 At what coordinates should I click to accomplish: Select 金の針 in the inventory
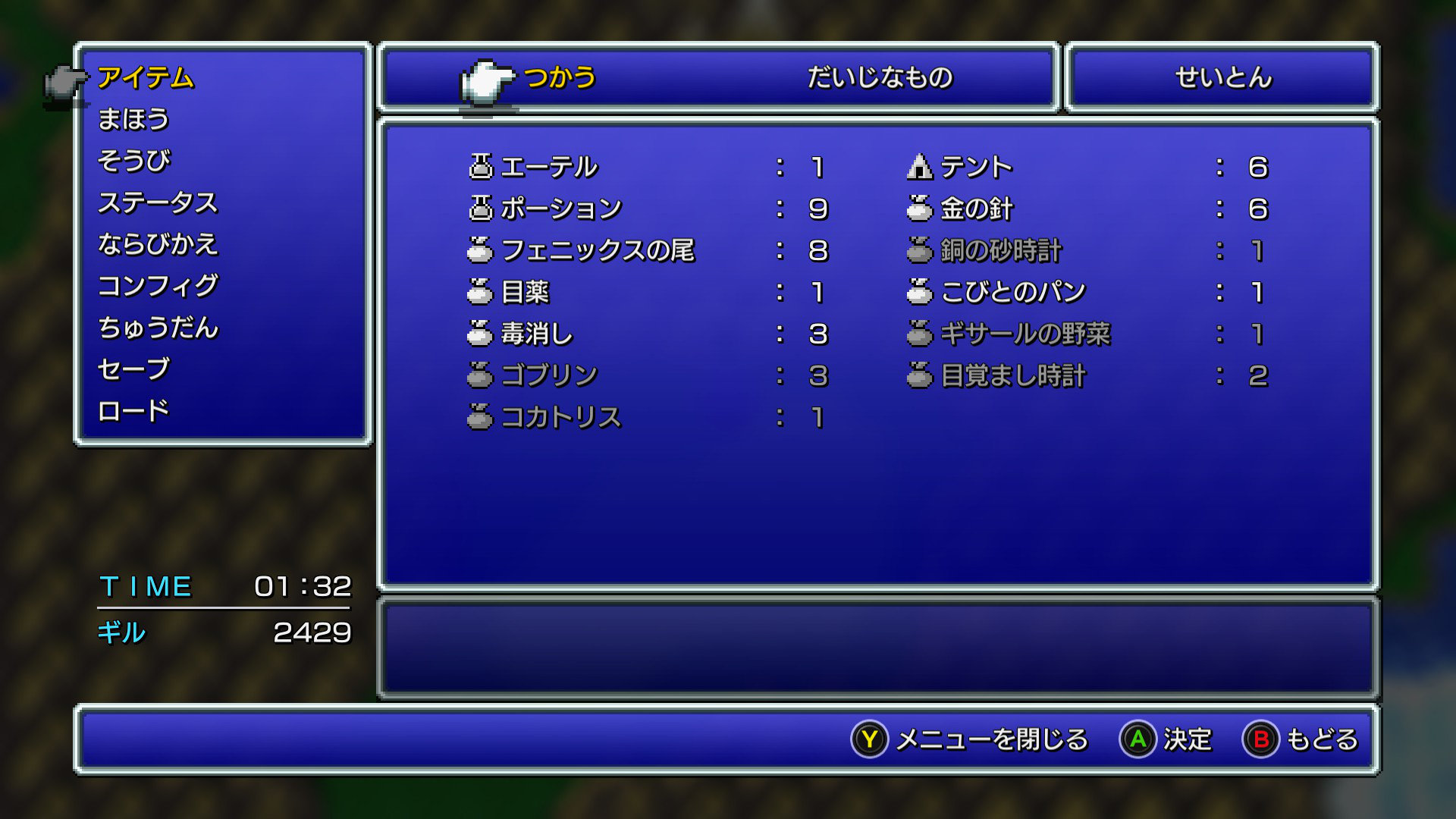(x=977, y=209)
